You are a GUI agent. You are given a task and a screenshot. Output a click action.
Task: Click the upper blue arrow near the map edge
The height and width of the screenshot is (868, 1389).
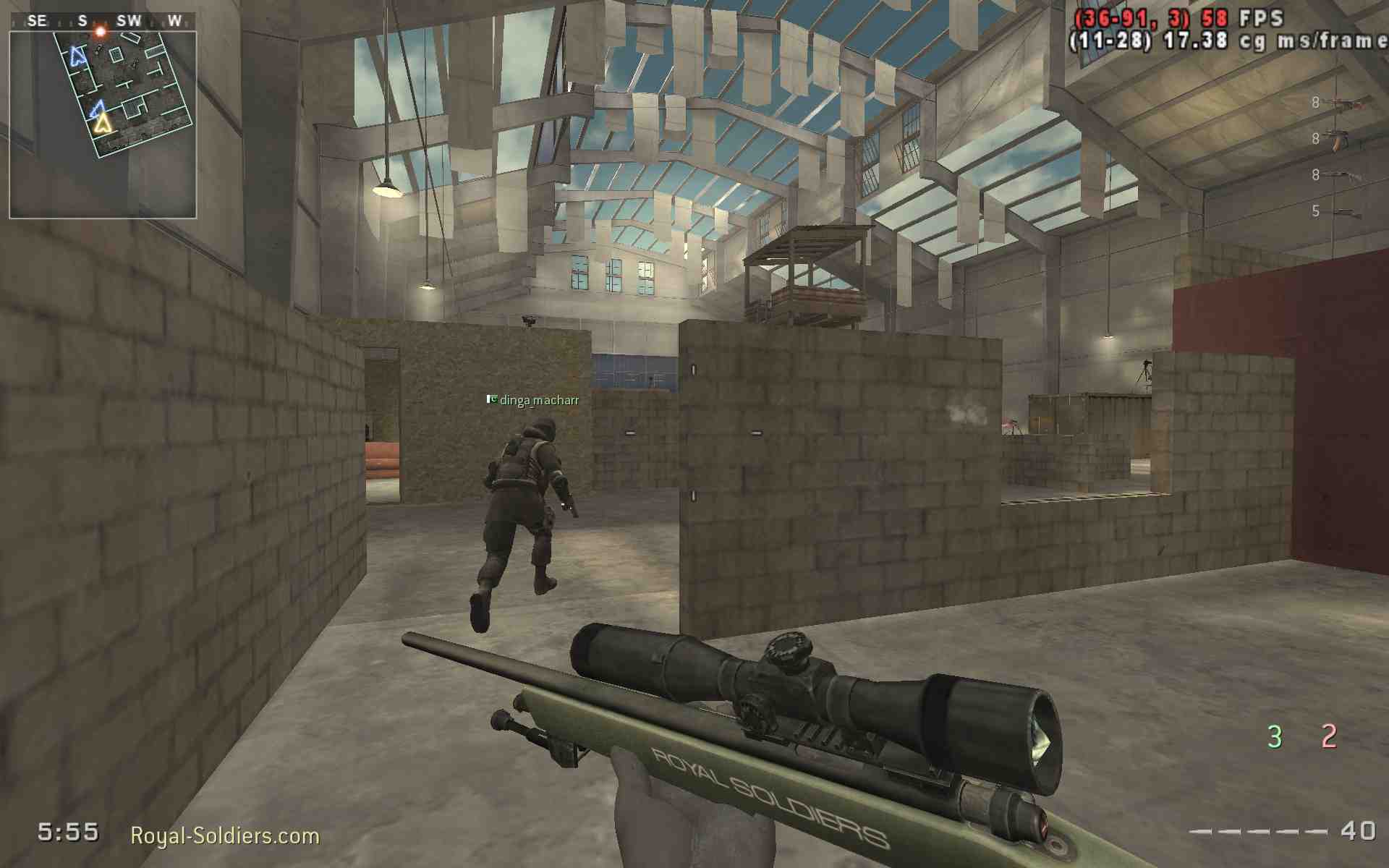click(77, 57)
